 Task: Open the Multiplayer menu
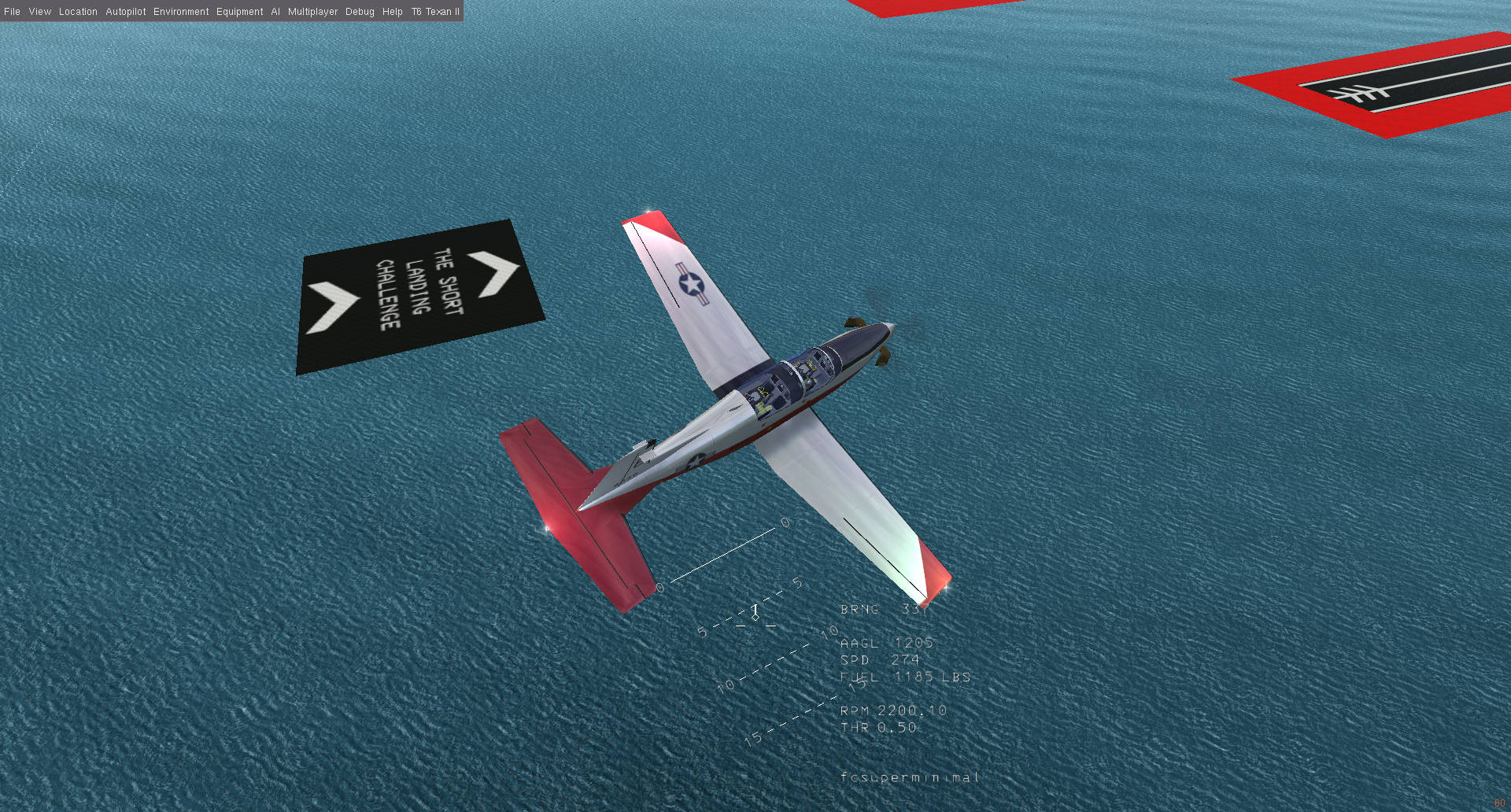315,12
